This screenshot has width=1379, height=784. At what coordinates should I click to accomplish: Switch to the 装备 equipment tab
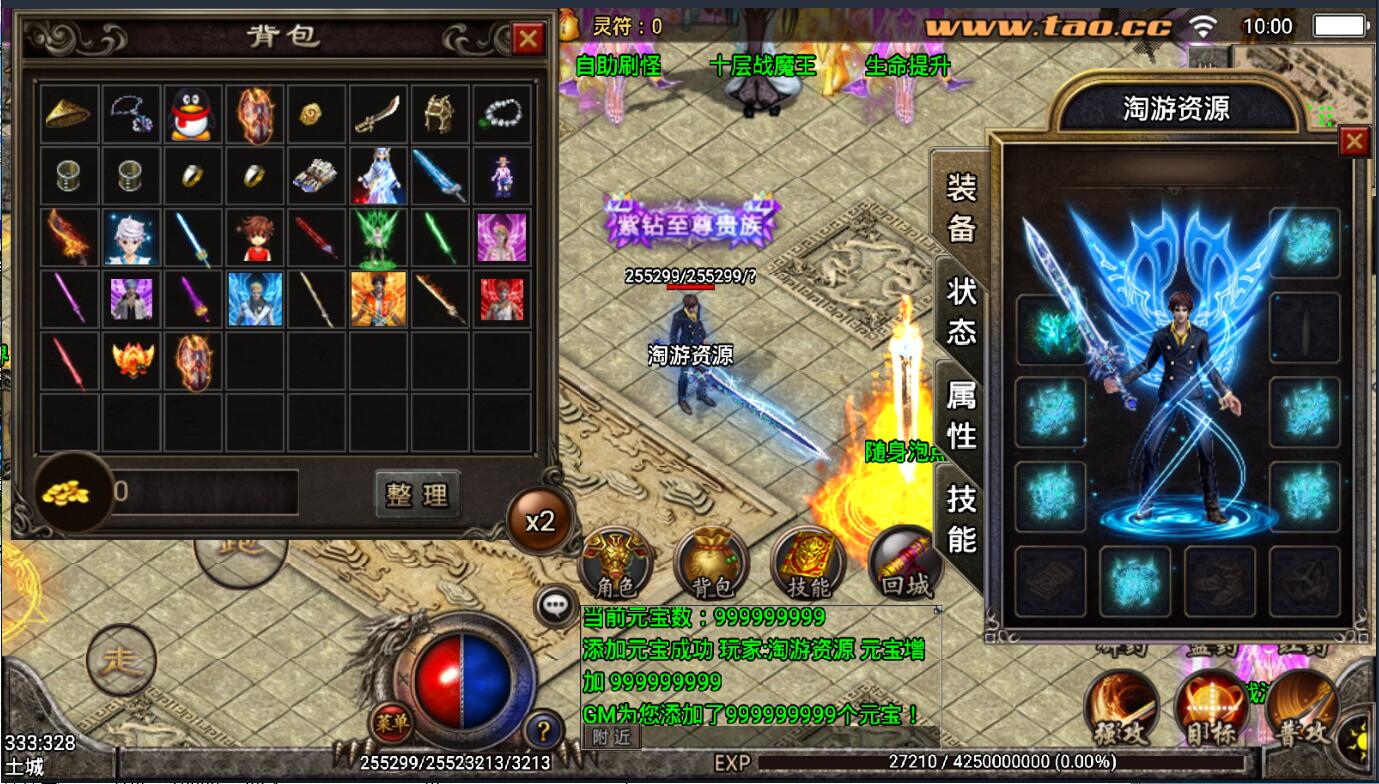(961, 208)
